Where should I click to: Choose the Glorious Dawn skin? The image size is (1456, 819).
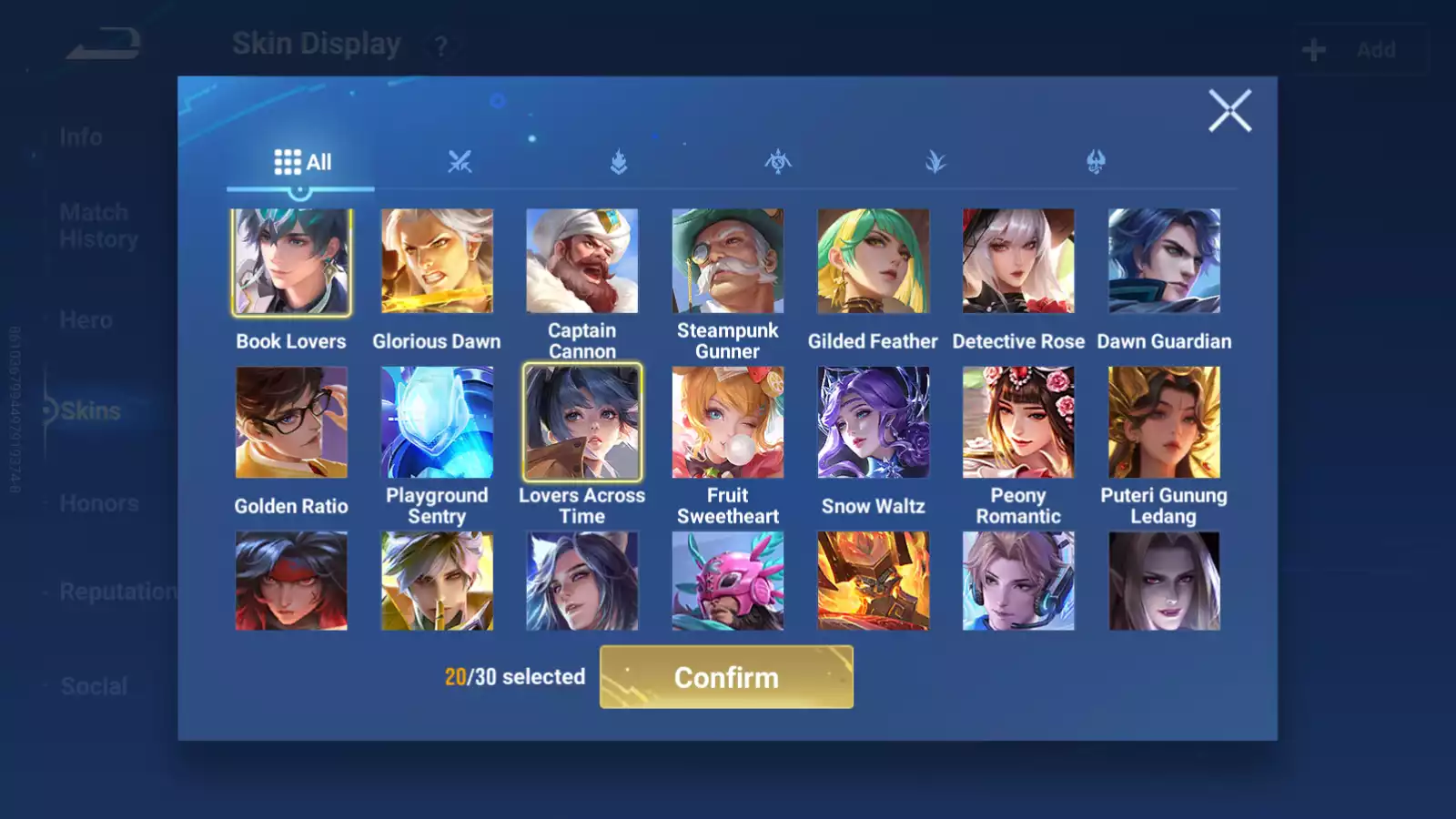click(437, 262)
